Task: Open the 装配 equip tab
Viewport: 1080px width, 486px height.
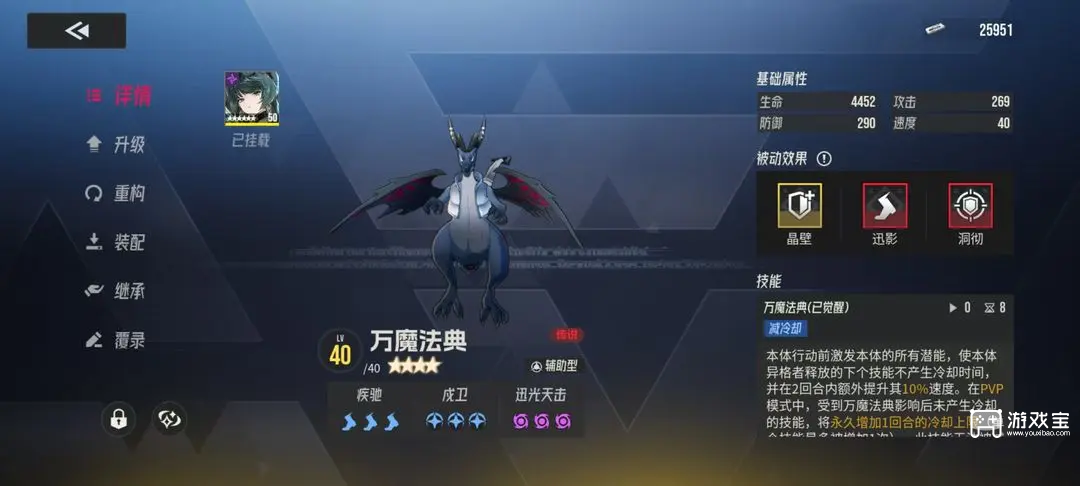Action: 117,242
